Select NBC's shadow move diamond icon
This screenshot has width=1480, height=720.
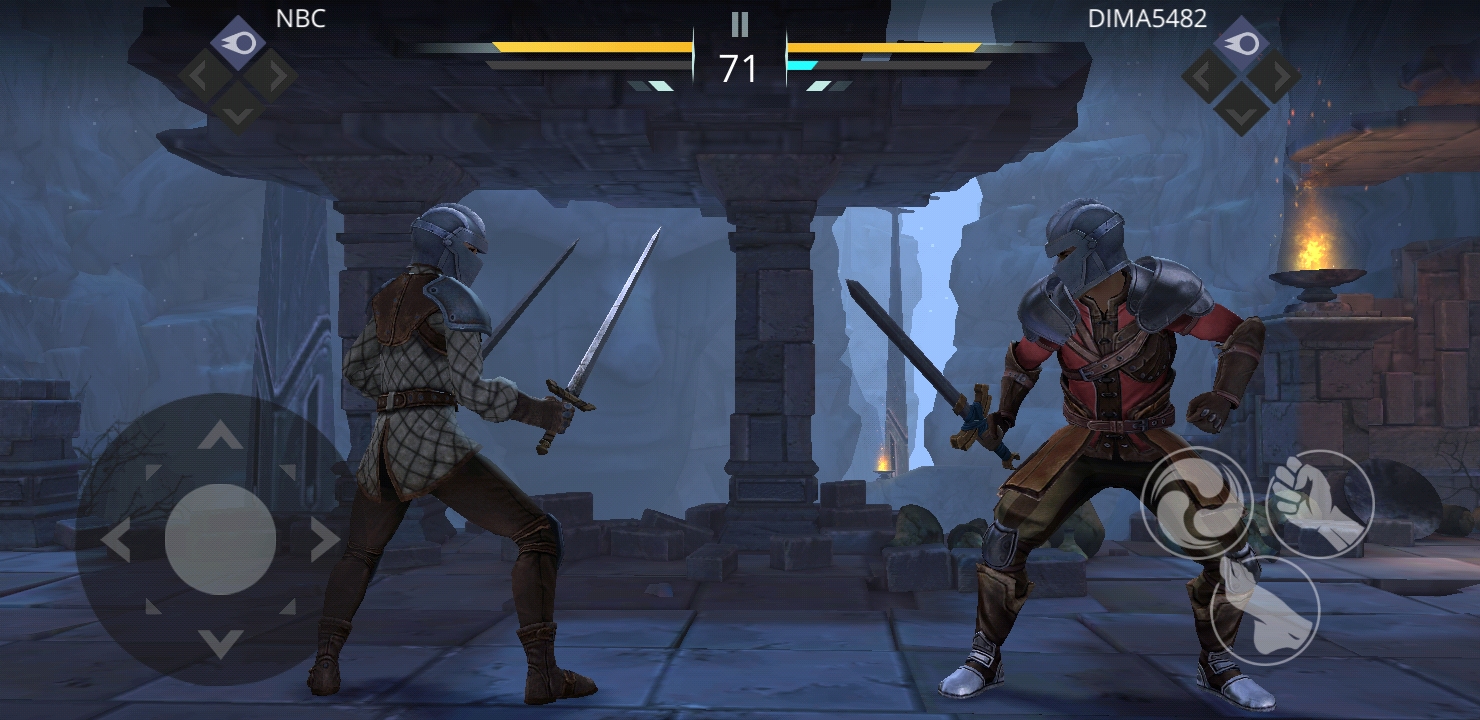[238, 43]
